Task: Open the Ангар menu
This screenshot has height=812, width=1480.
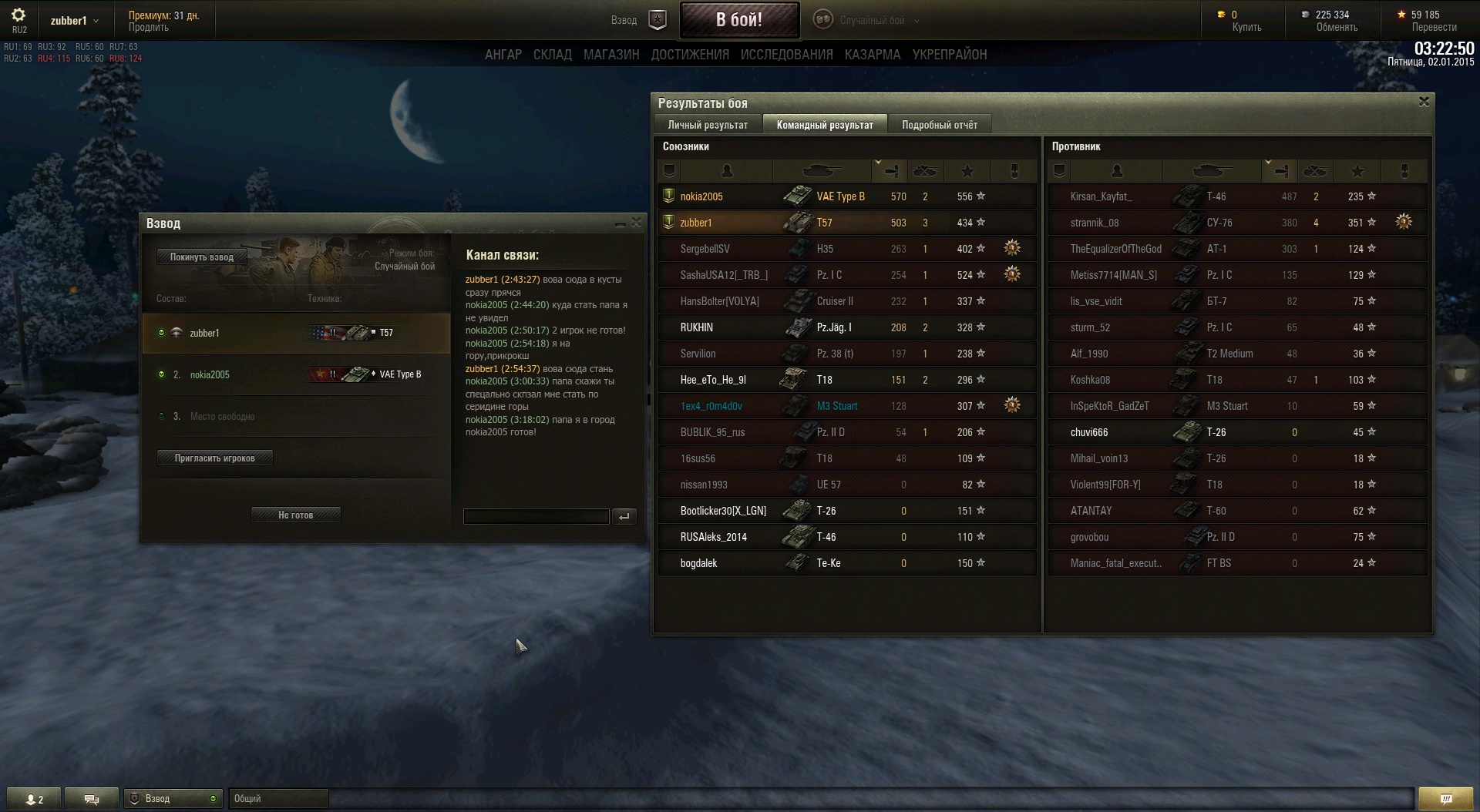Action: tap(503, 55)
